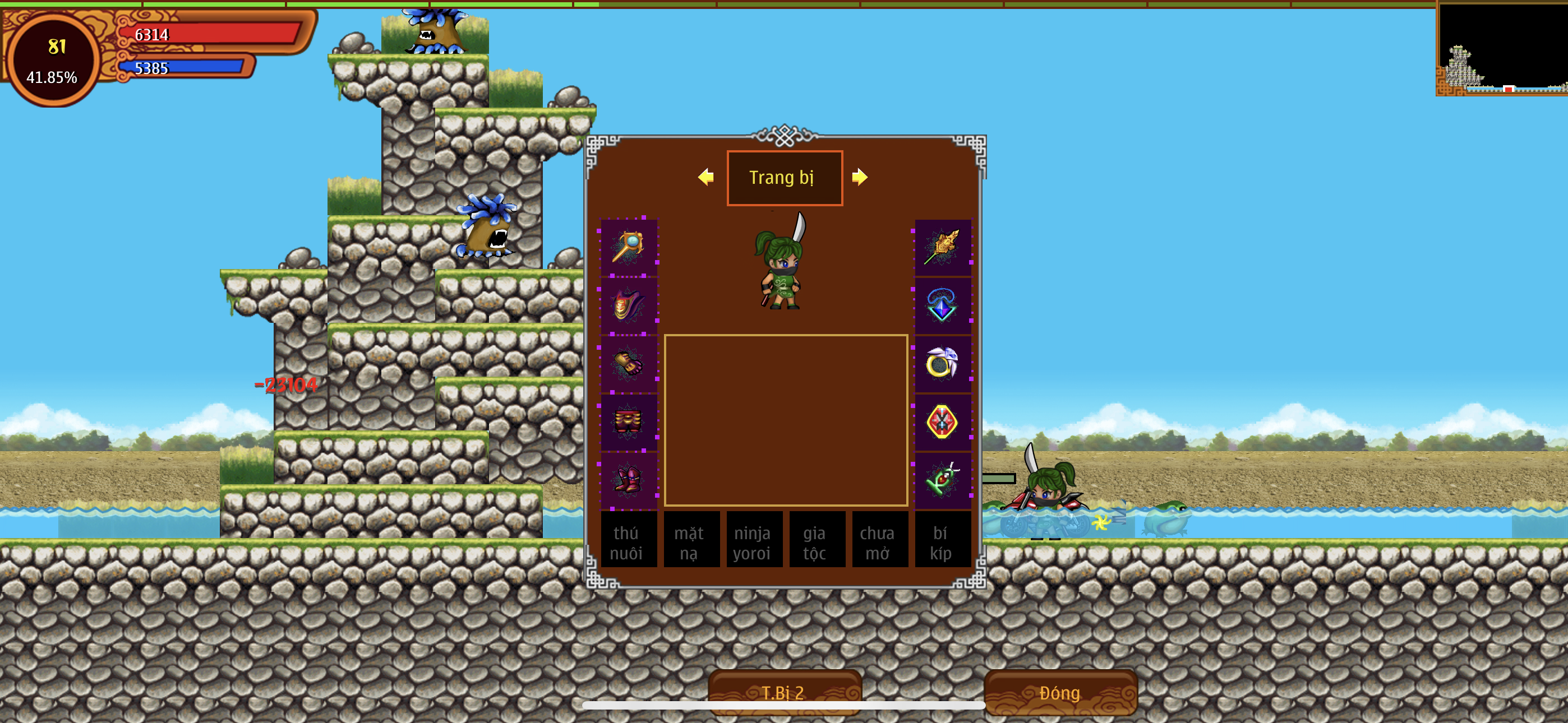Select the golden weapon equipment slot
Image resolution: width=1568 pixels, height=723 pixels.
[942, 247]
